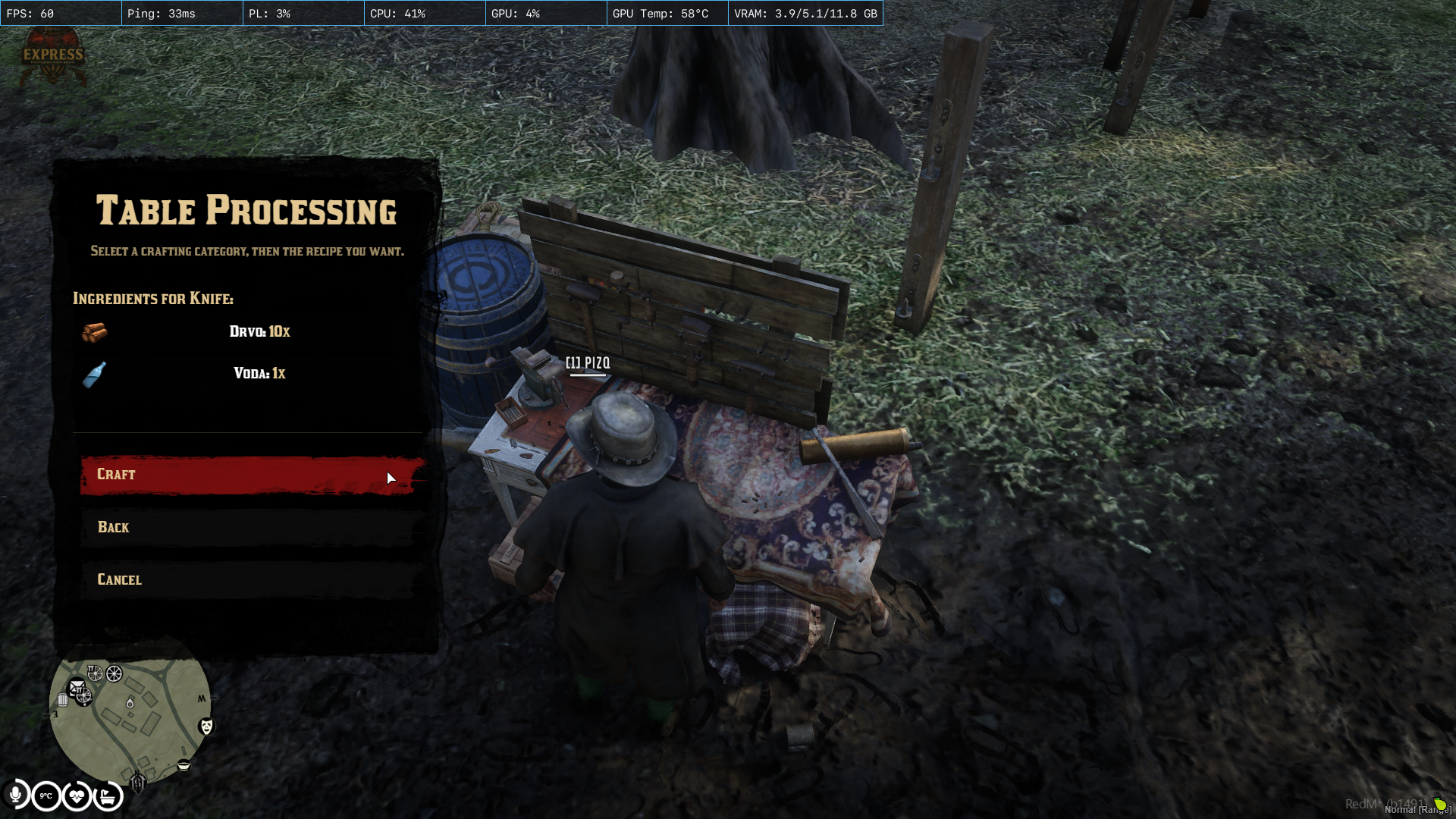Select the Voda water bottle ingredient icon
Screen dimensions: 1456x819
94,374
